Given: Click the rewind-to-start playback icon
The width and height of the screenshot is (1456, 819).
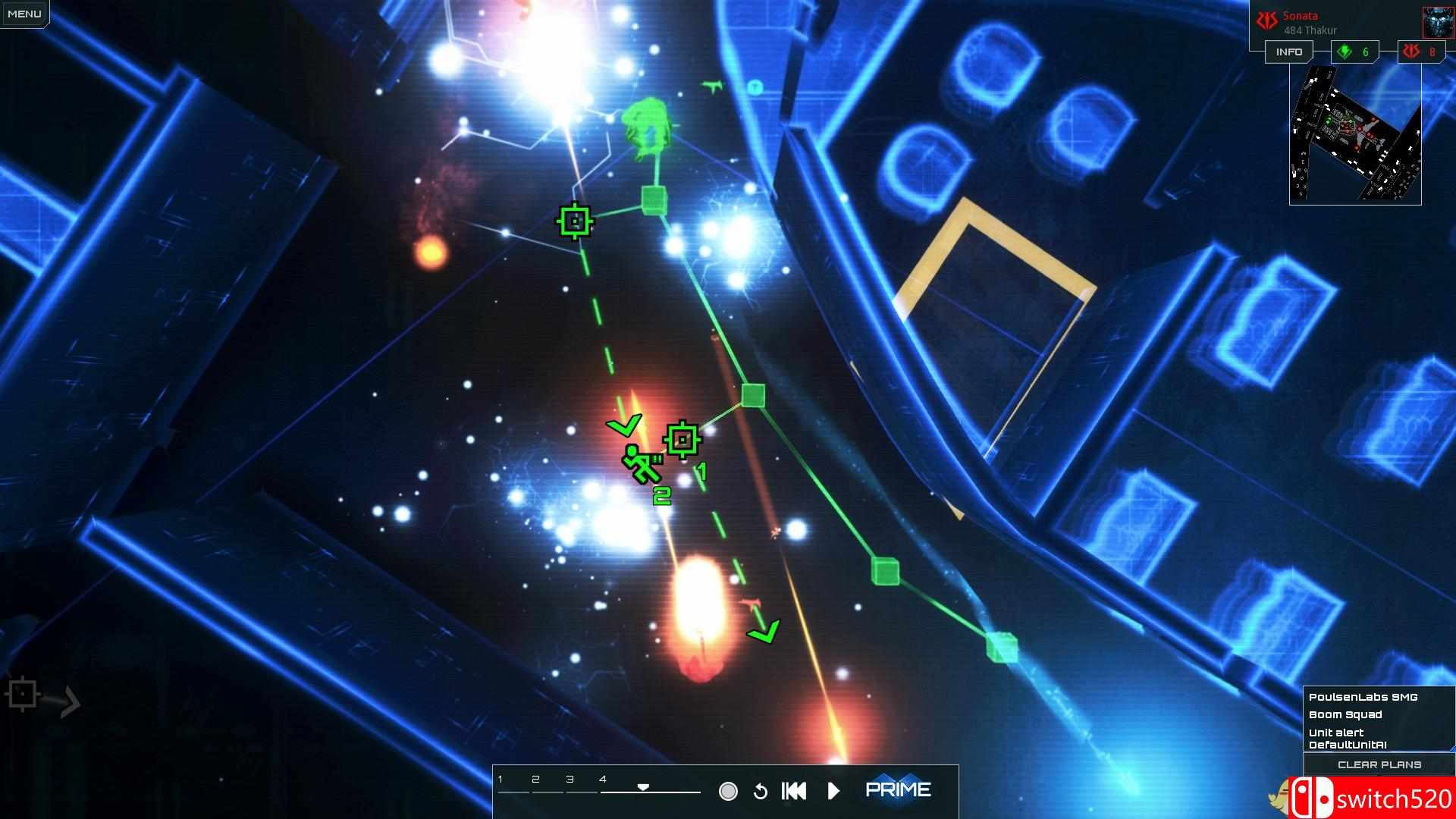Looking at the screenshot, I should pos(793,790).
